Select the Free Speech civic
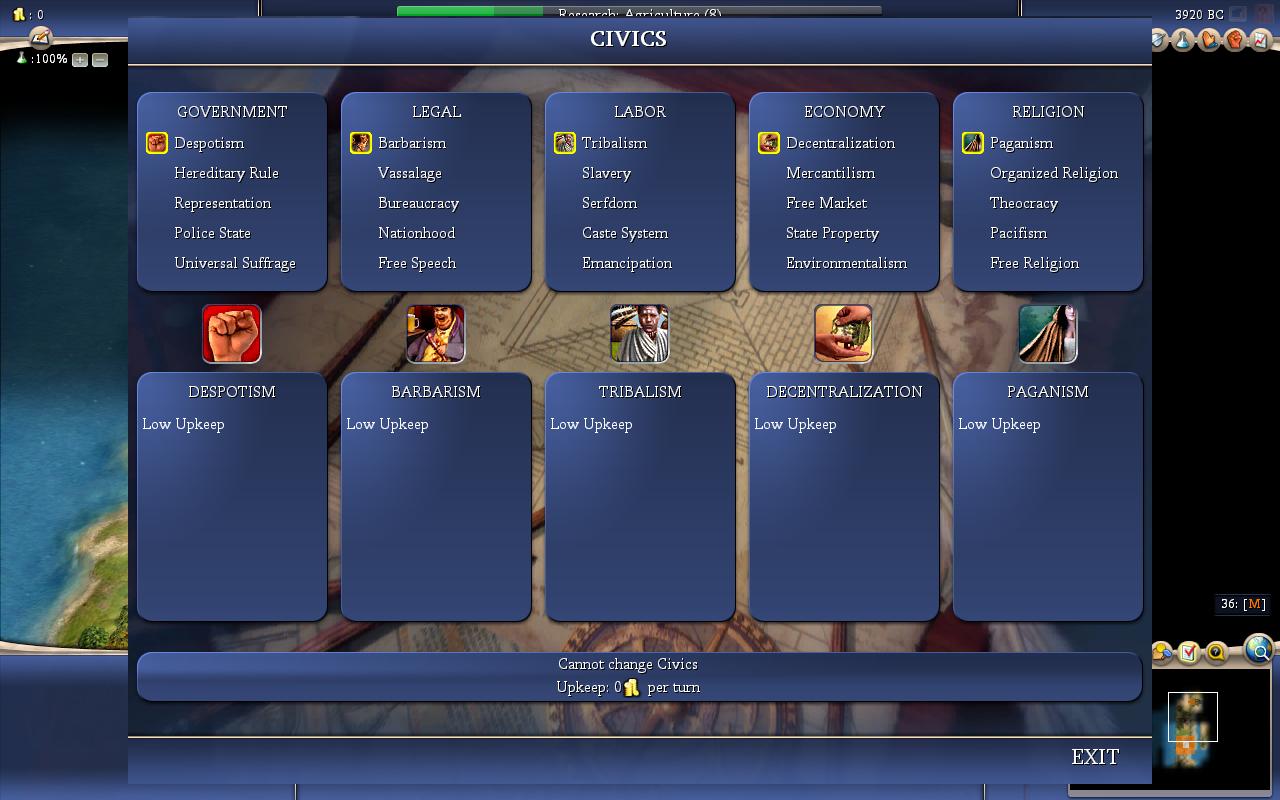1280x800 pixels. tap(416, 263)
